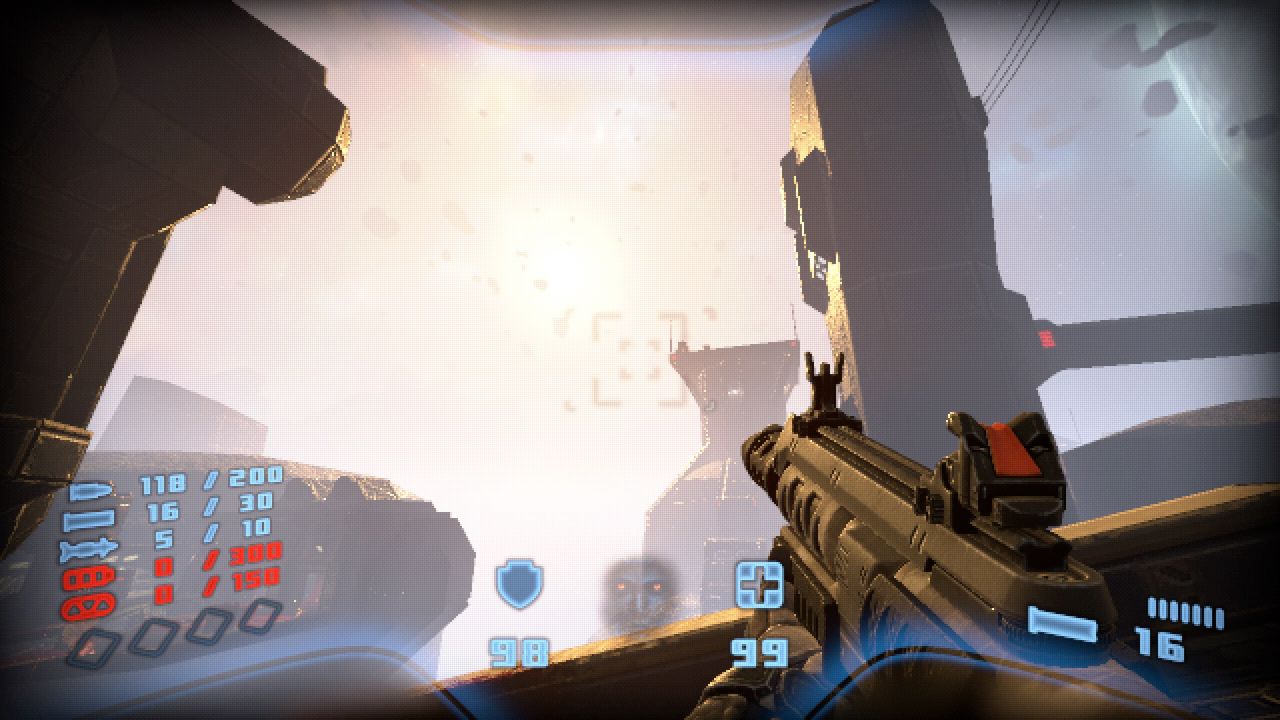Select the red bottom ammo type icon
The width and height of the screenshot is (1280, 720).
91,605
